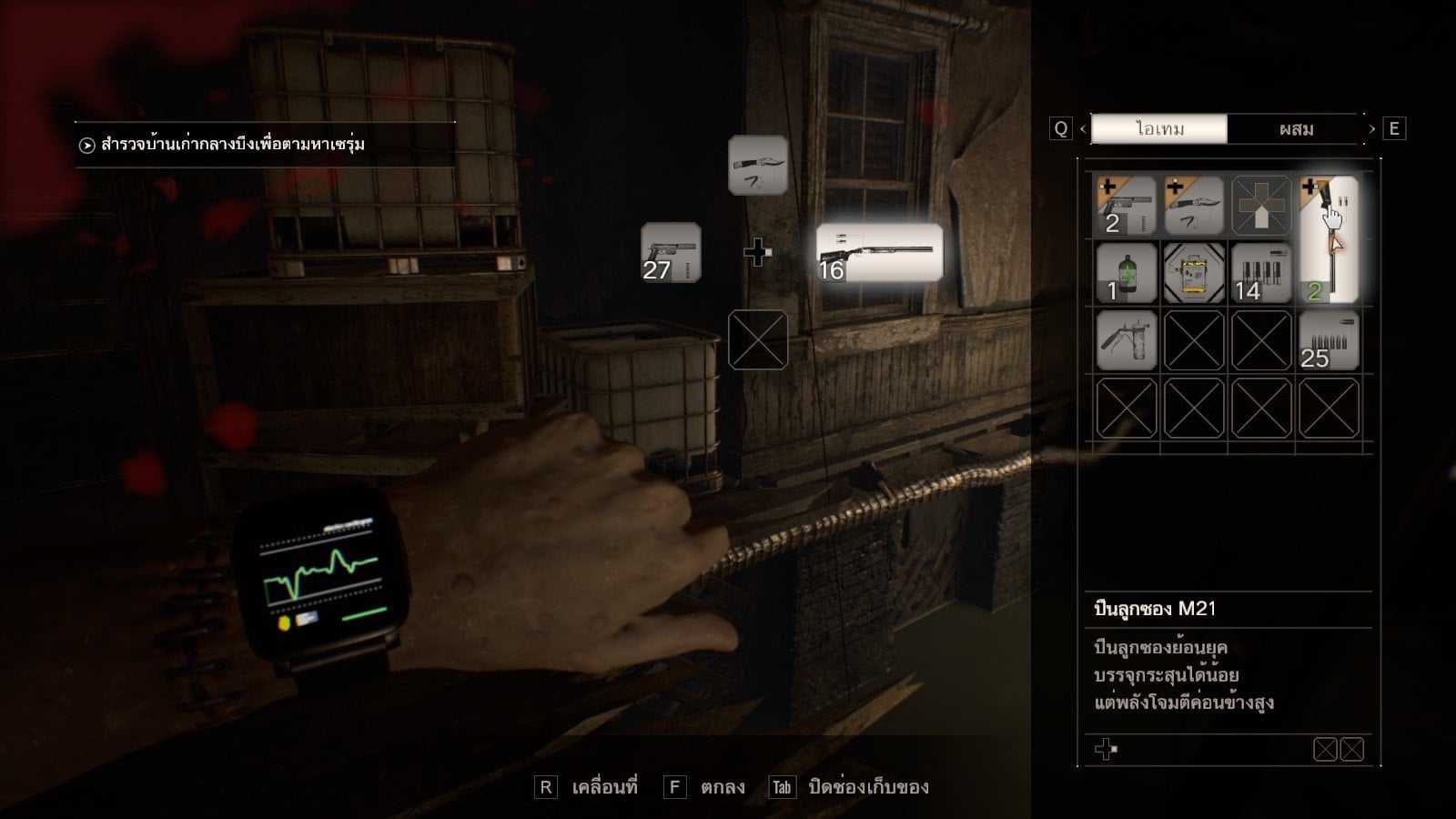Click the left arrow beside the ไอเทม tab
The width and height of the screenshot is (1456, 819).
pos(1083,129)
